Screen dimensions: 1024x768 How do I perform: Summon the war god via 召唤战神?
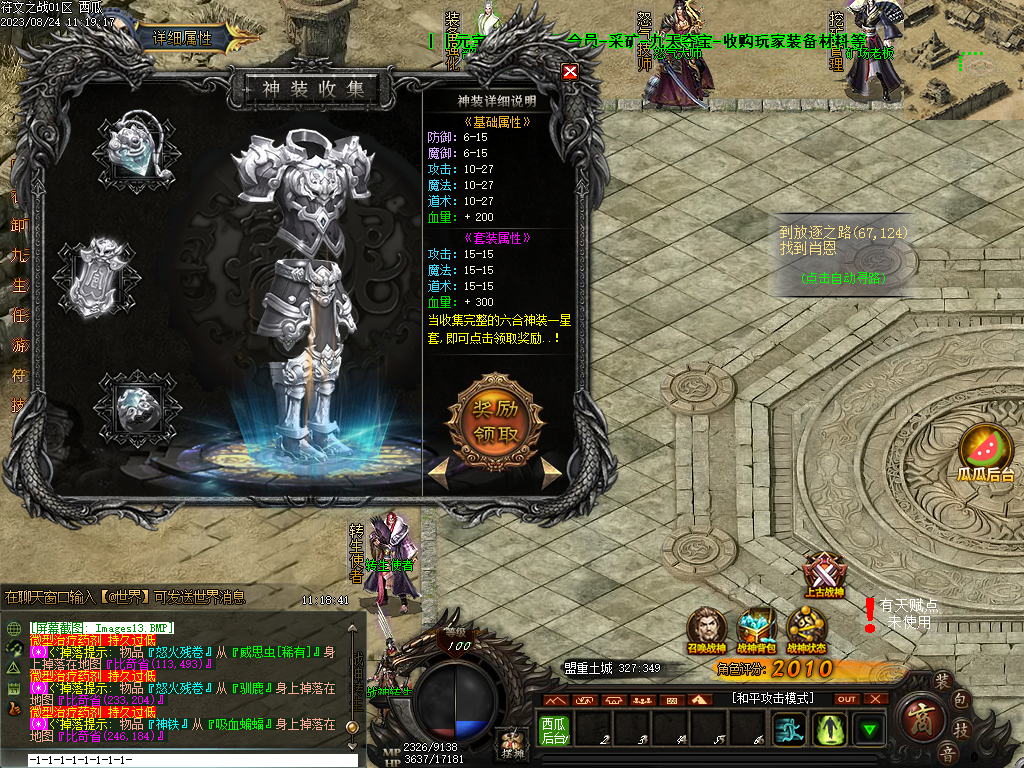(x=706, y=628)
